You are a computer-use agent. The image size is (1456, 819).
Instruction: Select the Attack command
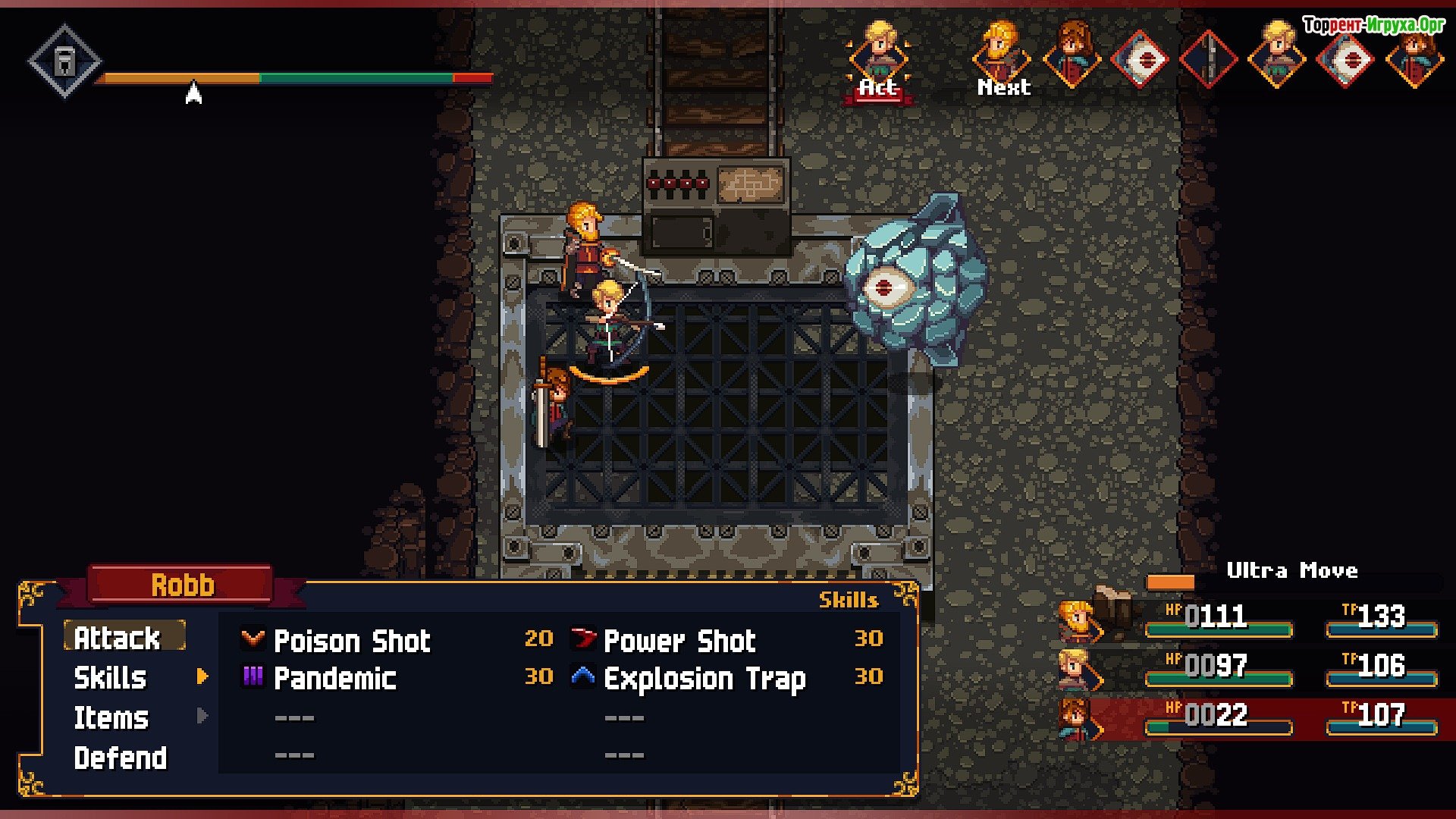[x=118, y=638]
